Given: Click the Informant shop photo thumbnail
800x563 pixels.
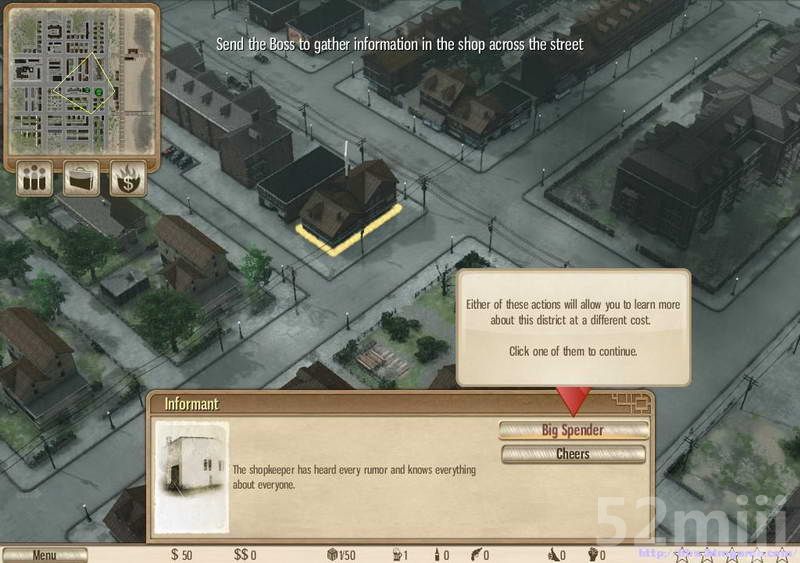Looking at the screenshot, I should coord(192,475).
